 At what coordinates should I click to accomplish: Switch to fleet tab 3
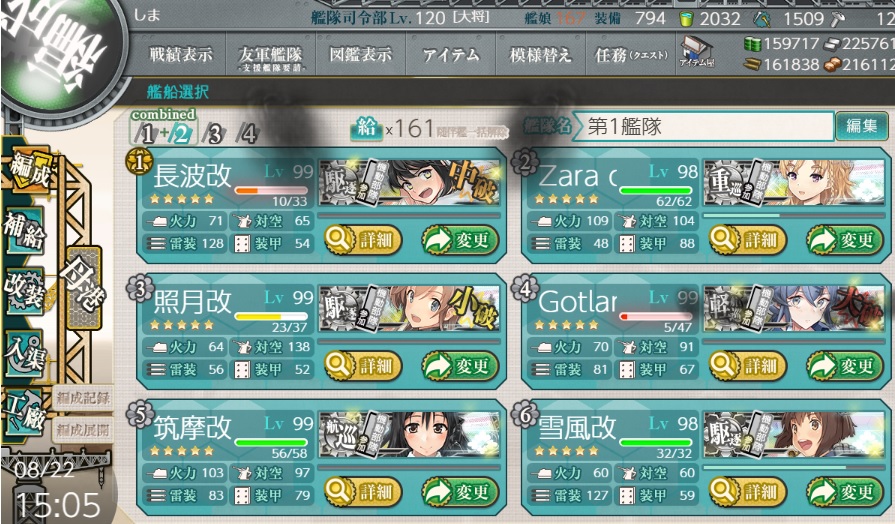point(212,134)
